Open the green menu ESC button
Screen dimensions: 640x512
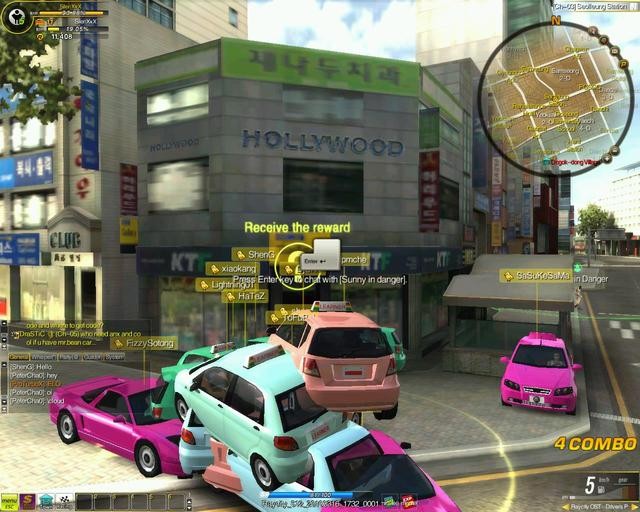9,500
